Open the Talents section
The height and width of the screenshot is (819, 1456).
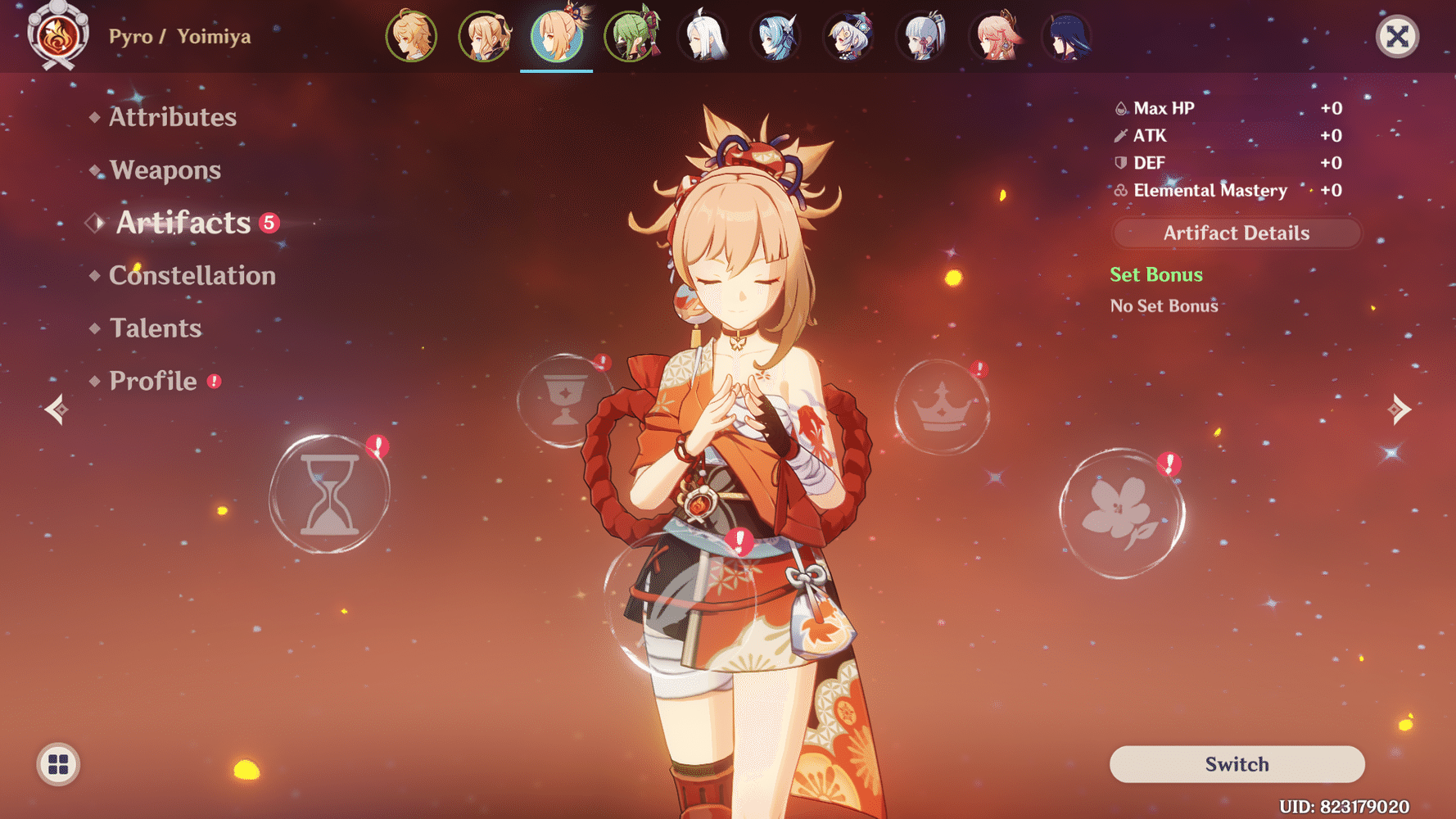pyautogui.click(x=156, y=328)
